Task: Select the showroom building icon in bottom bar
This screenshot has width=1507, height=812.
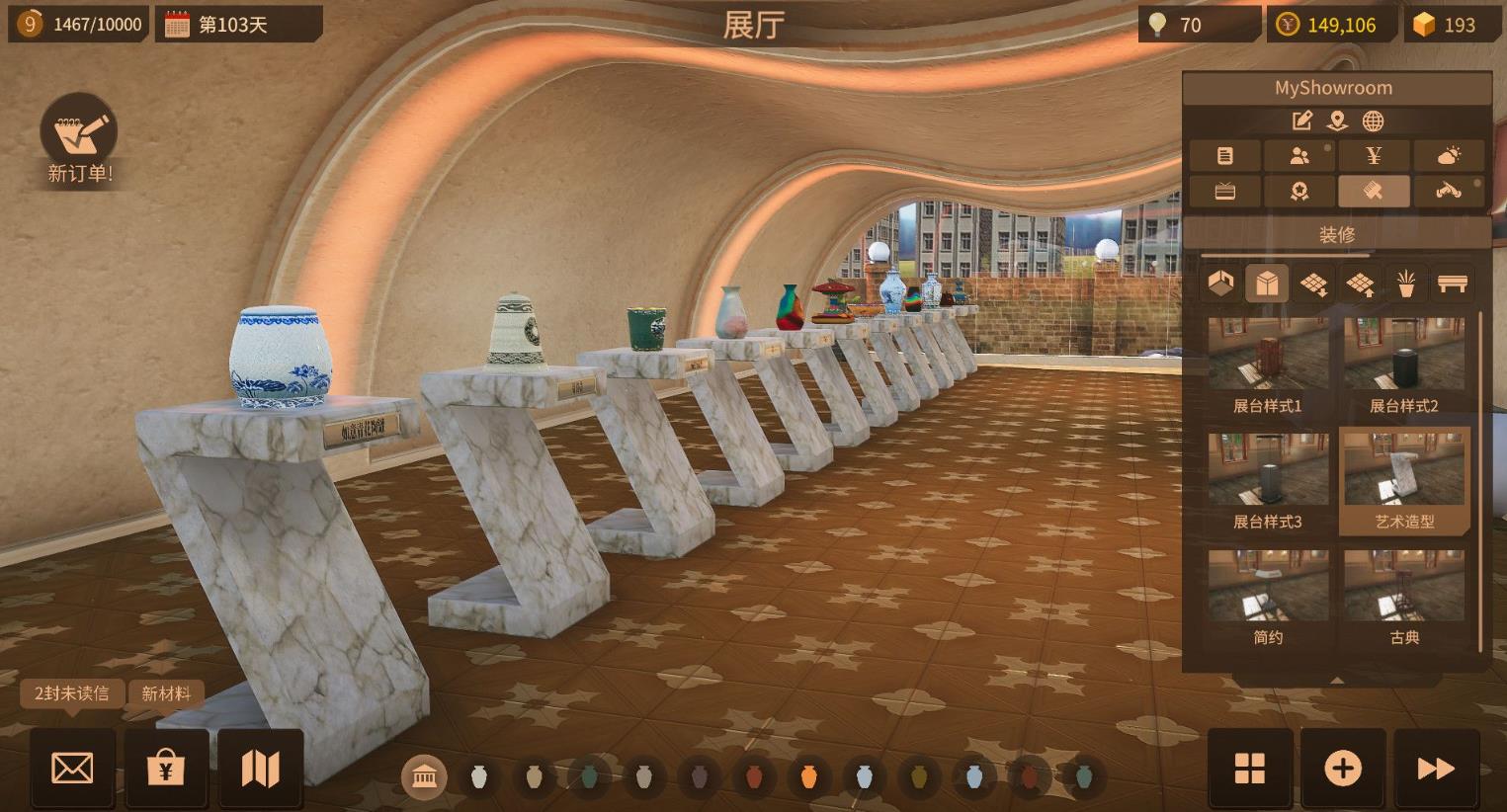Action: point(424,777)
